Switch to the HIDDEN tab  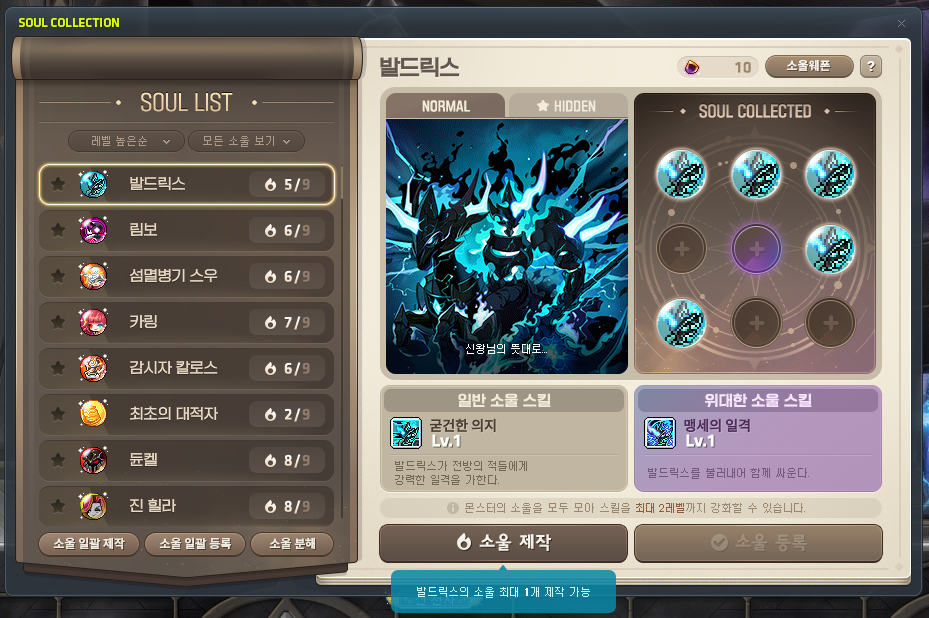coord(567,106)
